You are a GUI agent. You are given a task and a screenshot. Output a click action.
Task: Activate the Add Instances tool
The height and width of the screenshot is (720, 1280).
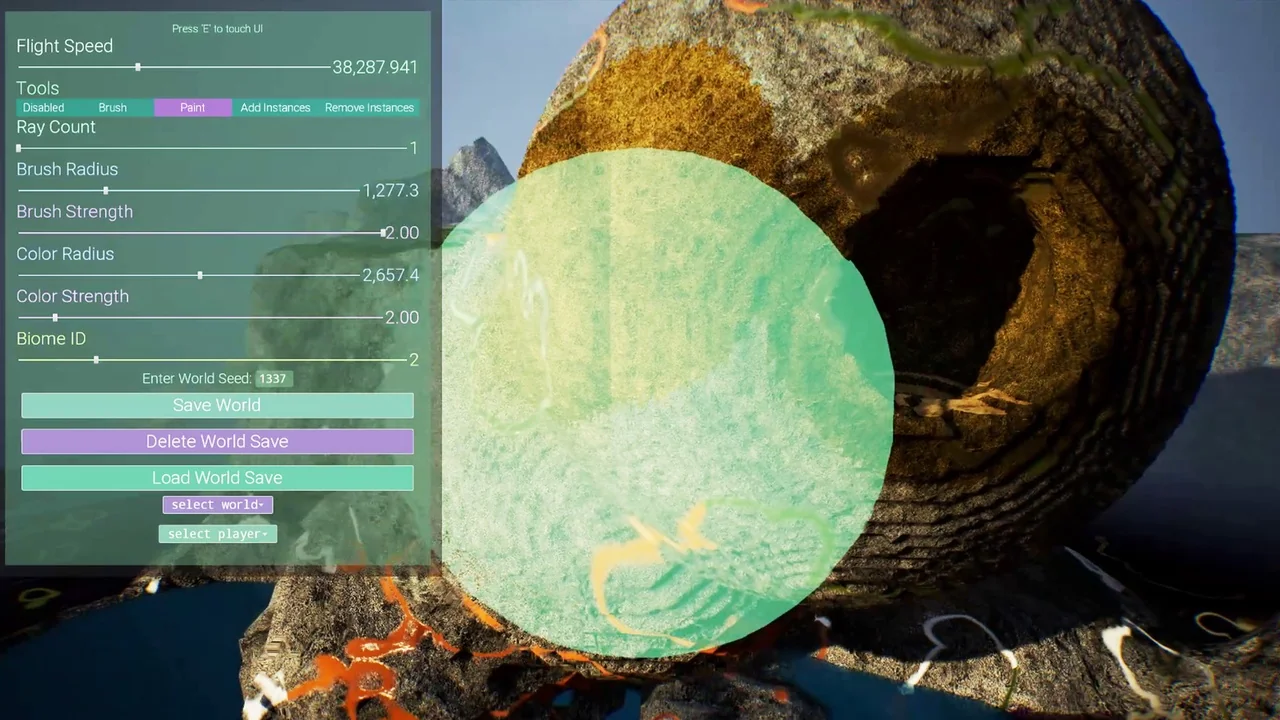coord(275,108)
